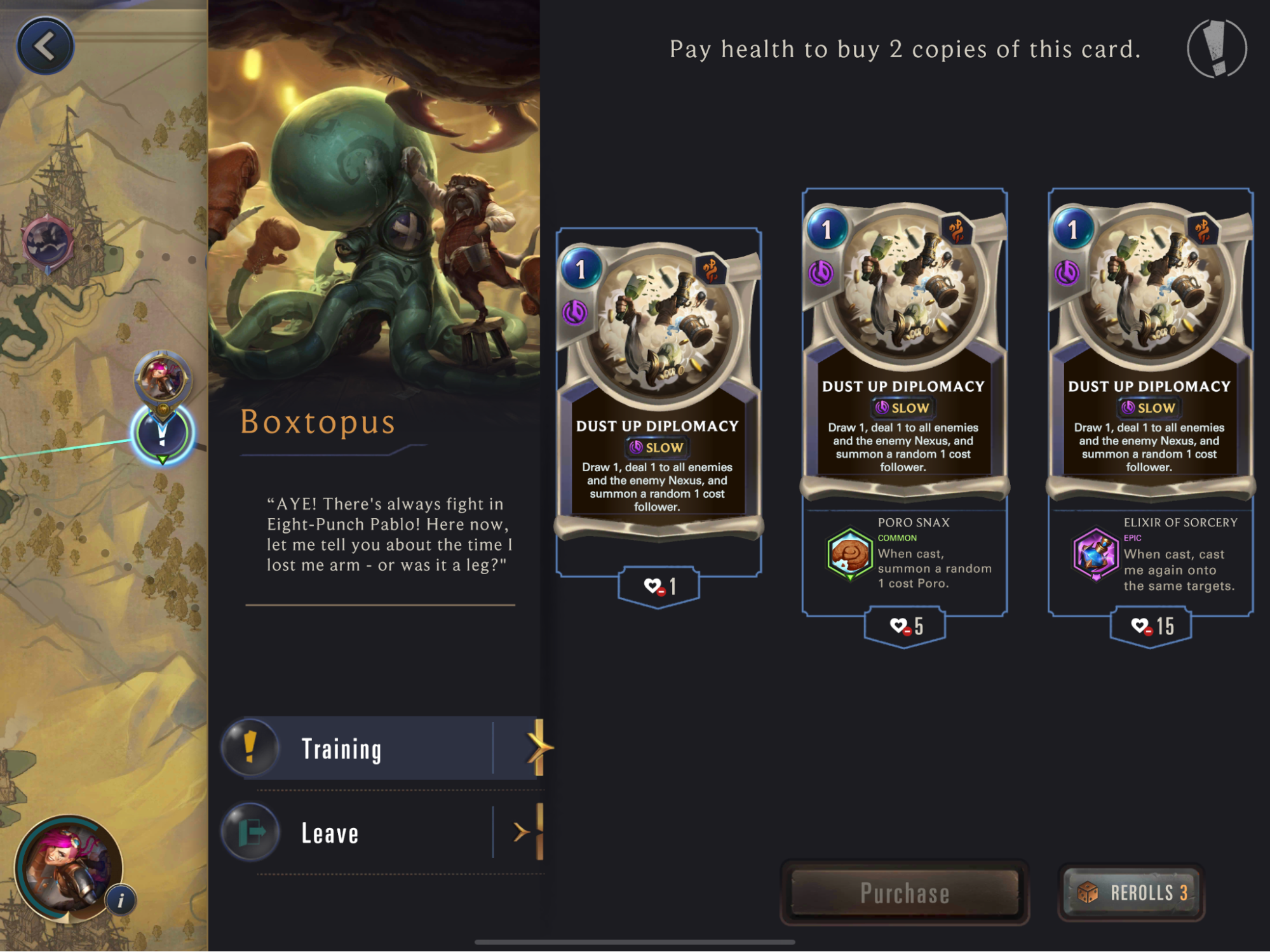This screenshot has height=952, width=1270.
Task: Select the exclamation event node on the map
Action: pyautogui.click(x=163, y=434)
